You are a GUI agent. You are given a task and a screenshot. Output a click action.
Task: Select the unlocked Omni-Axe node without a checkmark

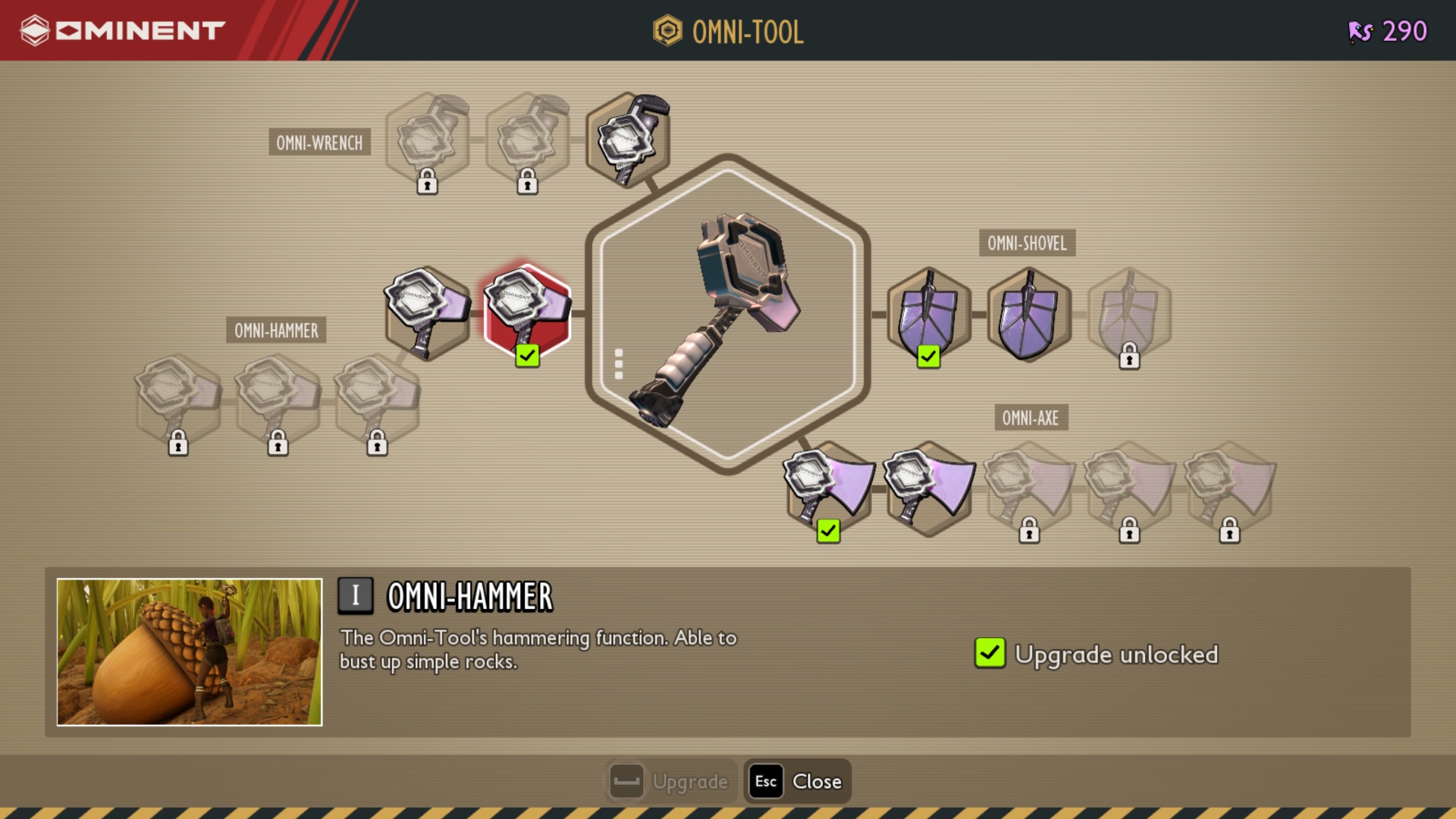930,488
